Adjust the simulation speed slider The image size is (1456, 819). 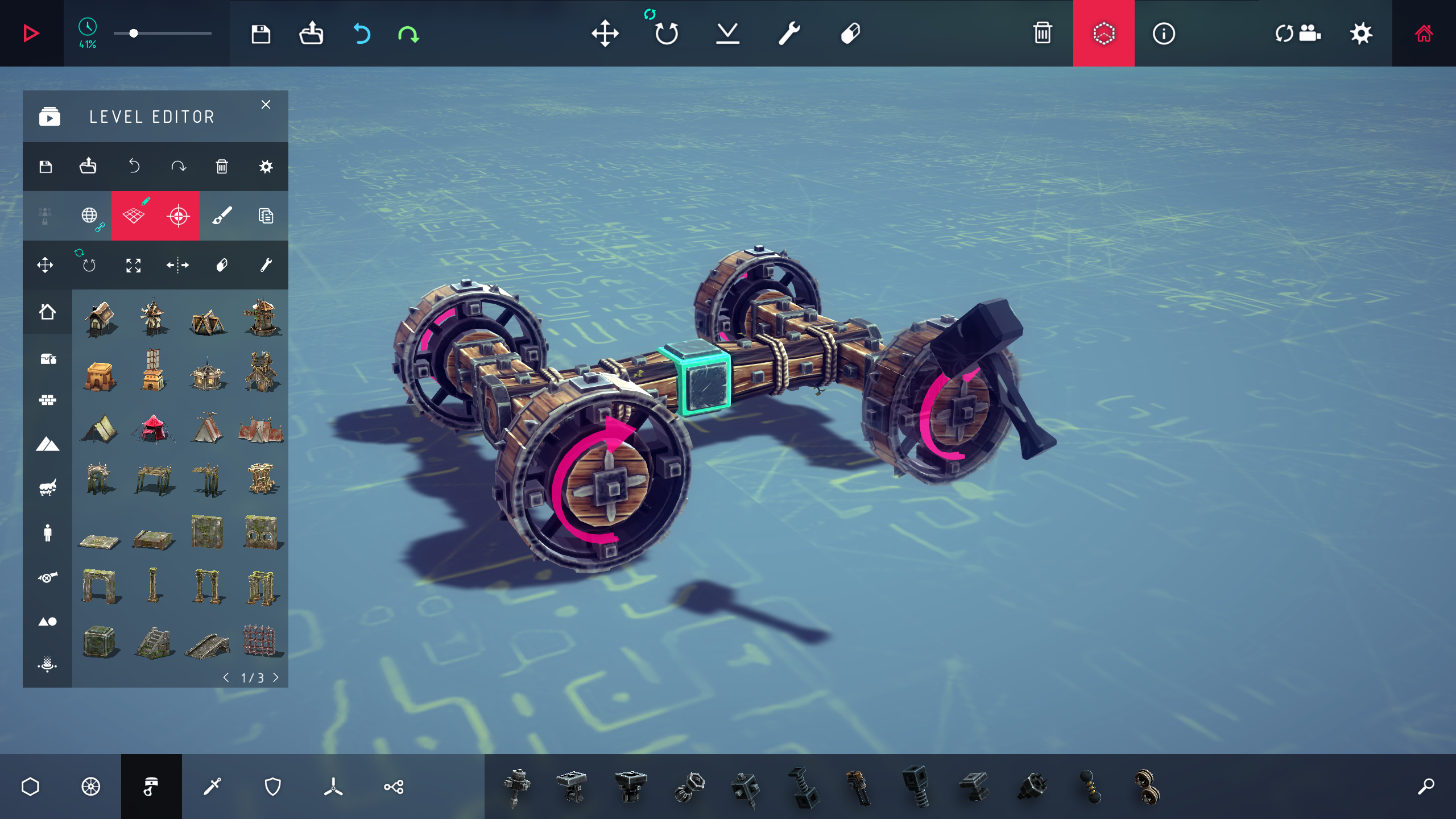pos(134,33)
